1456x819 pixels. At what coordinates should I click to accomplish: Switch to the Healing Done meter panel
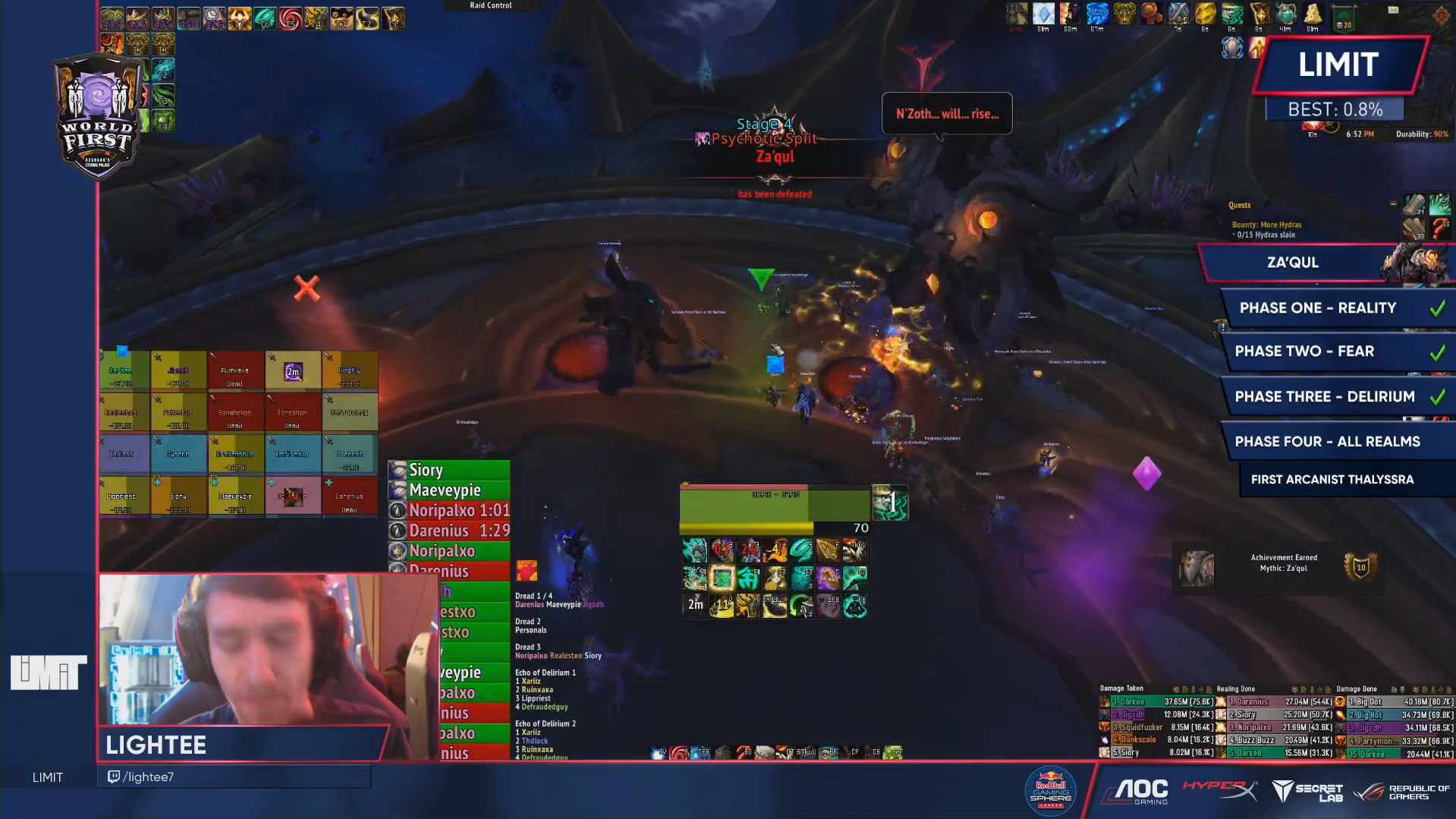point(1235,688)
